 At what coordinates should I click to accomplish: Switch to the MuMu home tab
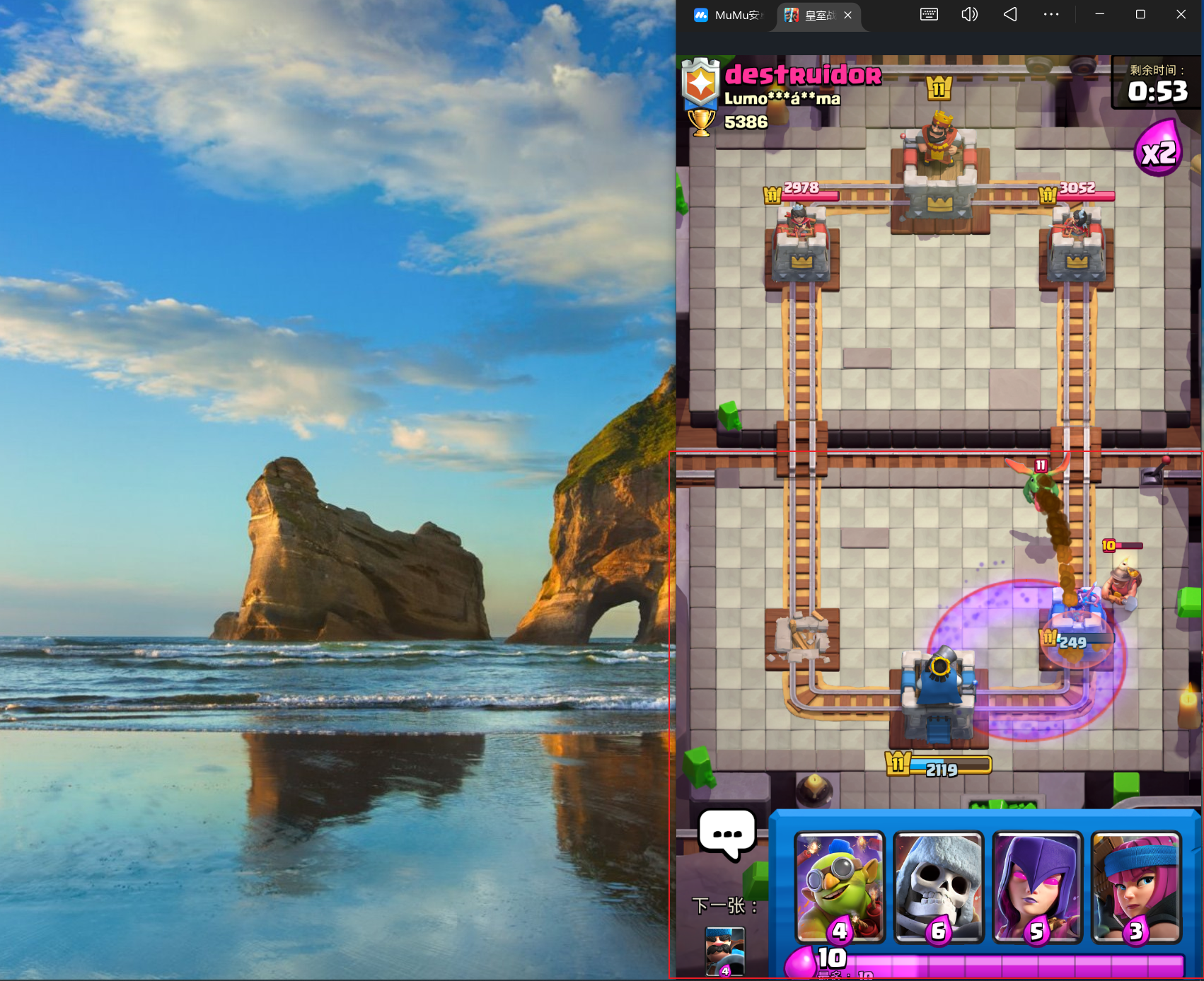[727, 15]
